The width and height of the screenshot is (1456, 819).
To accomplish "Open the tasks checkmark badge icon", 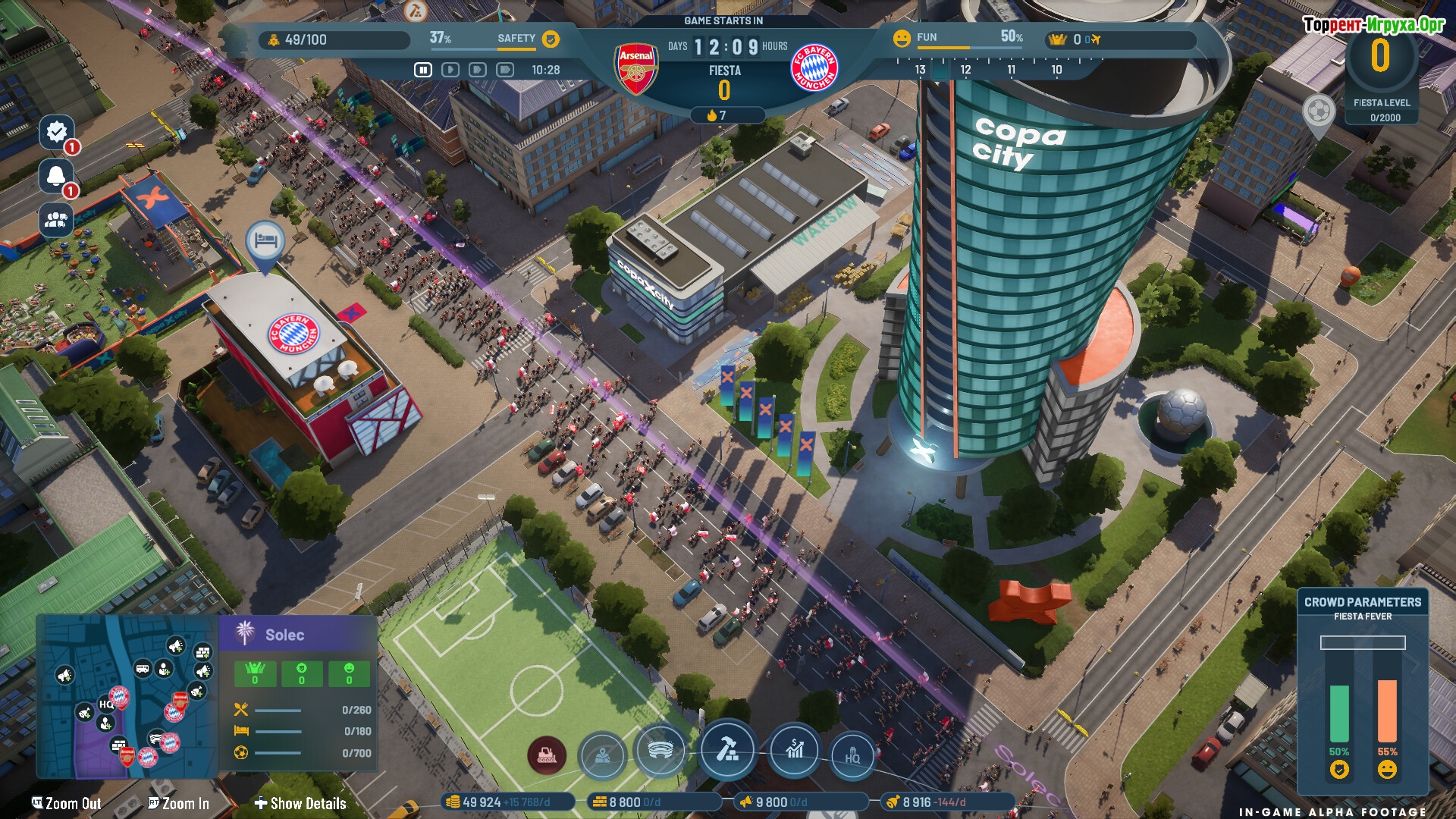I will point(57,132).
